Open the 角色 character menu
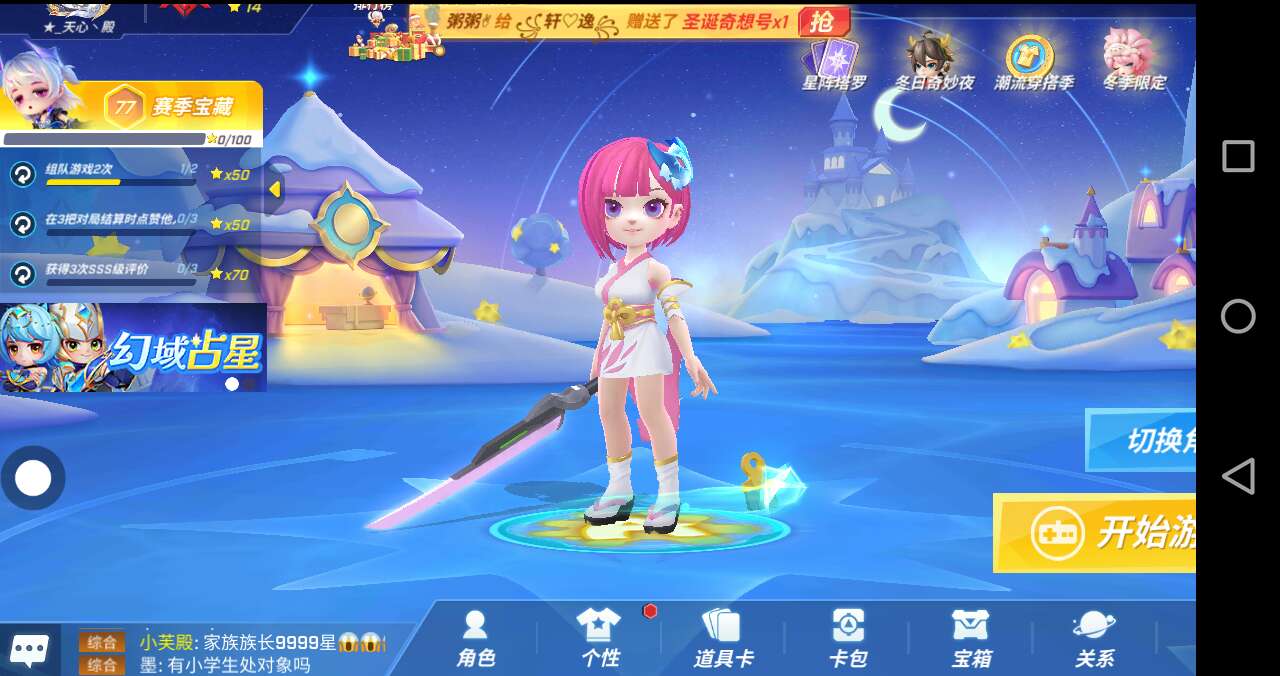The width and height of the screenshot is (1280, 676). pyautogui.click(x=476, y=638)
